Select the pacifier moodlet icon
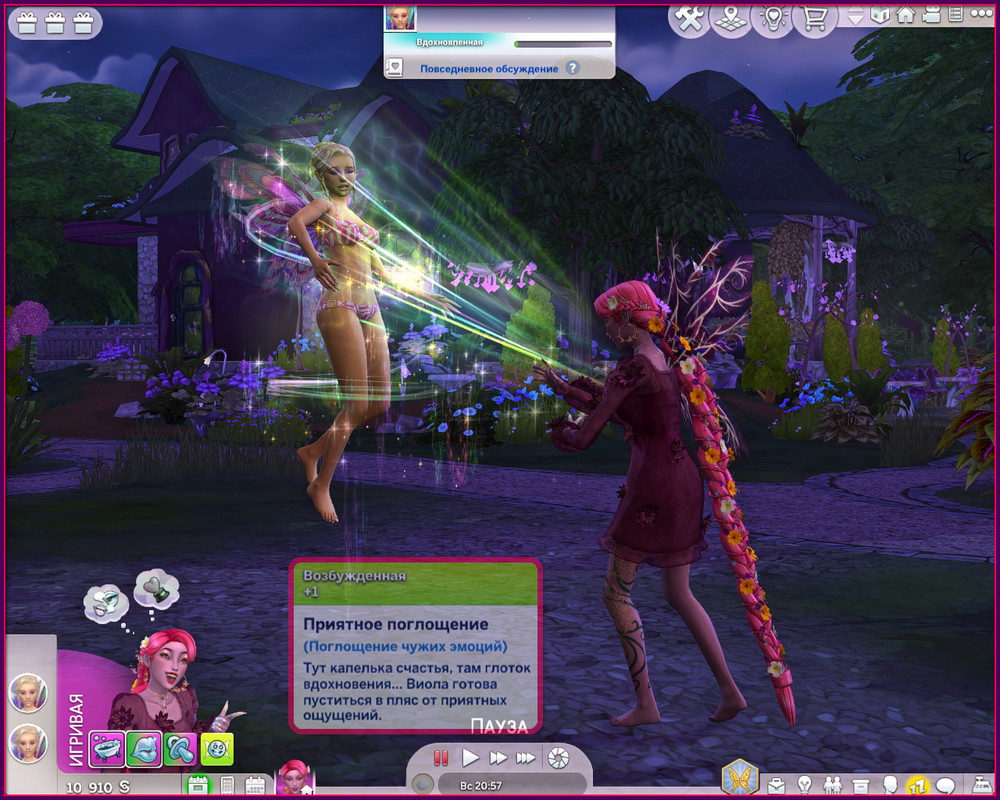1000x800 pixels. [180, 748]
